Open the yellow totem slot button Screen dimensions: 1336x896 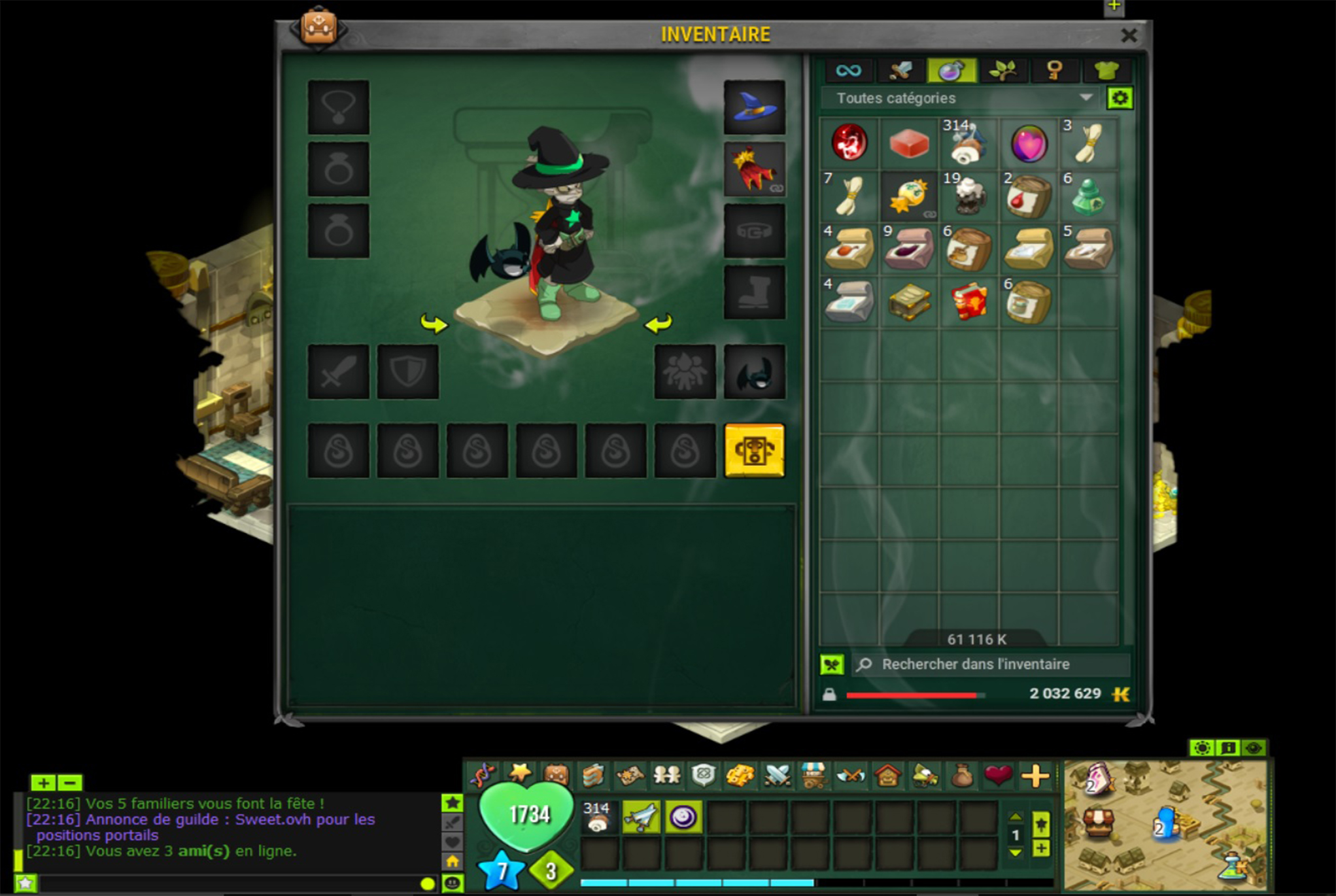(x=754, y=451)
